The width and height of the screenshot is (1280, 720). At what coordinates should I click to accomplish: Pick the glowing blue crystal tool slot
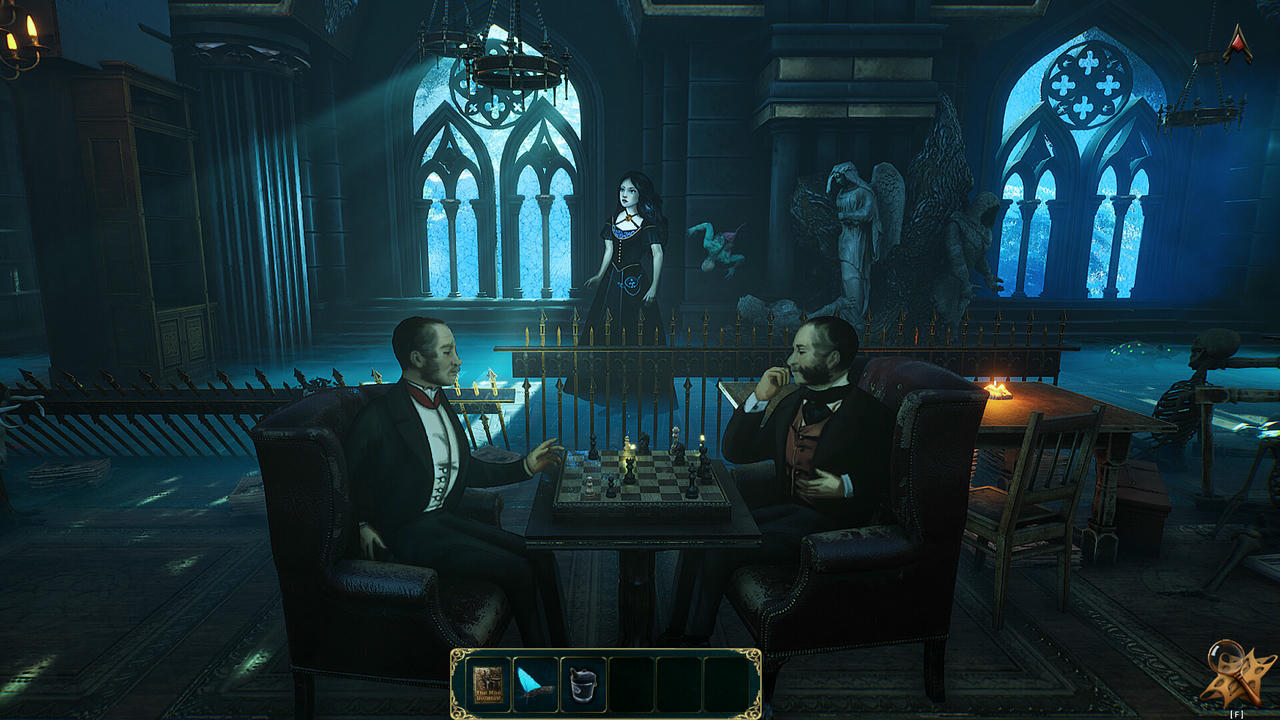536,684
